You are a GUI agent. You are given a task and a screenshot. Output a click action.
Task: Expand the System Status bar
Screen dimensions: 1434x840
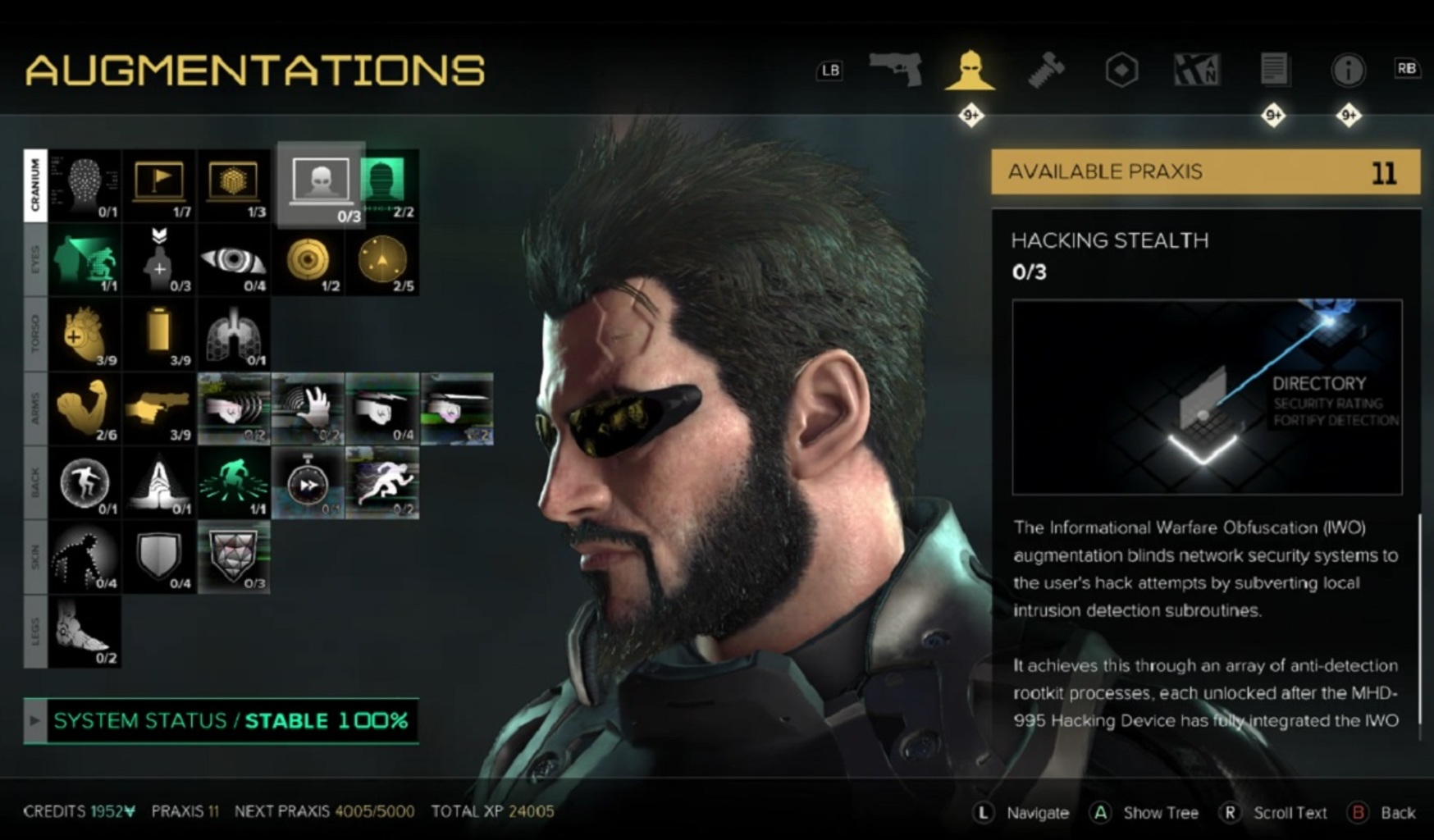(35, 721)
